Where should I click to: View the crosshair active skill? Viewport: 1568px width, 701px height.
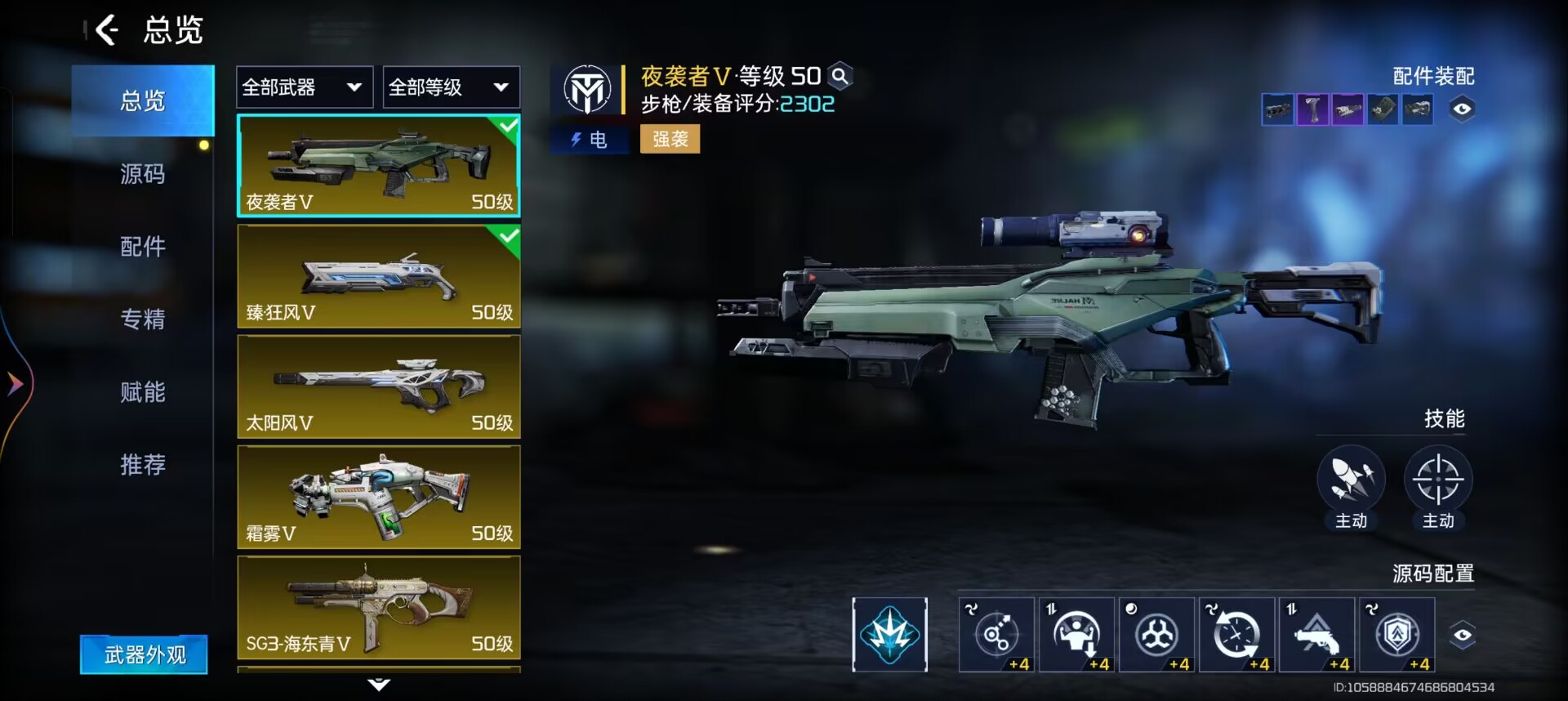click(x=1437, y=480)
